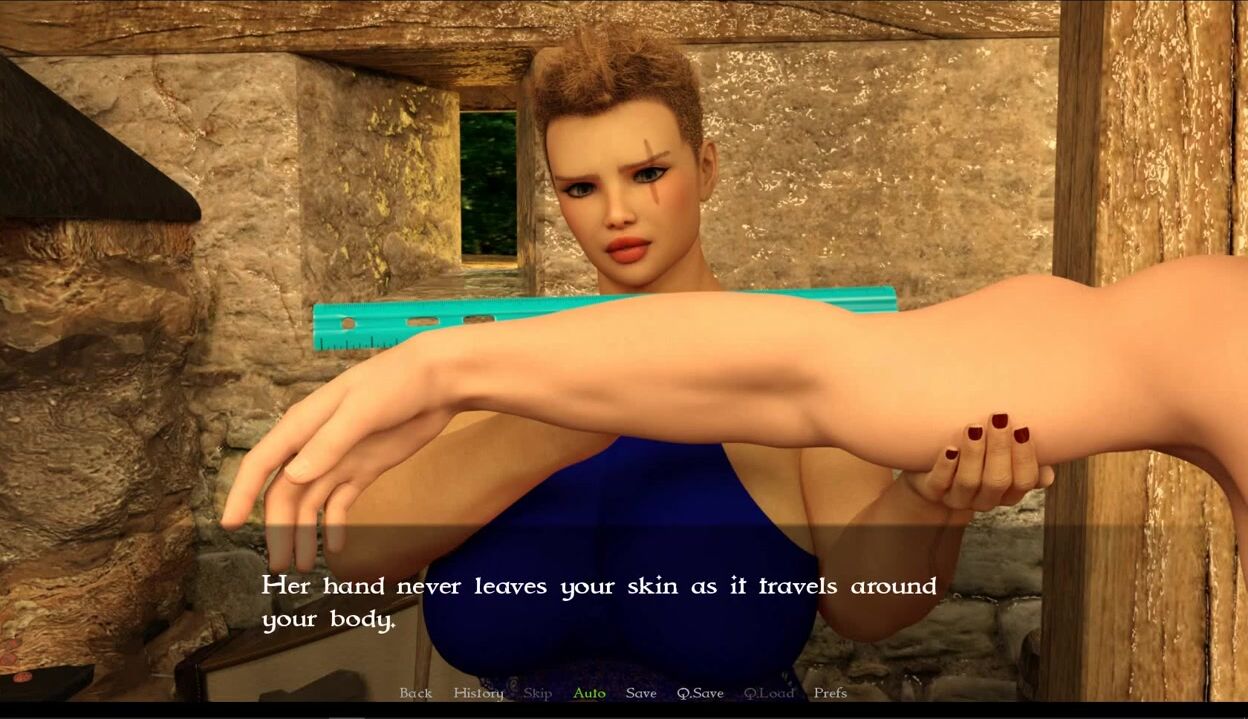The height and width of the screenshot is (719, 1248).
Task: Toggle Auto advance mode
Action: (589, 693)
